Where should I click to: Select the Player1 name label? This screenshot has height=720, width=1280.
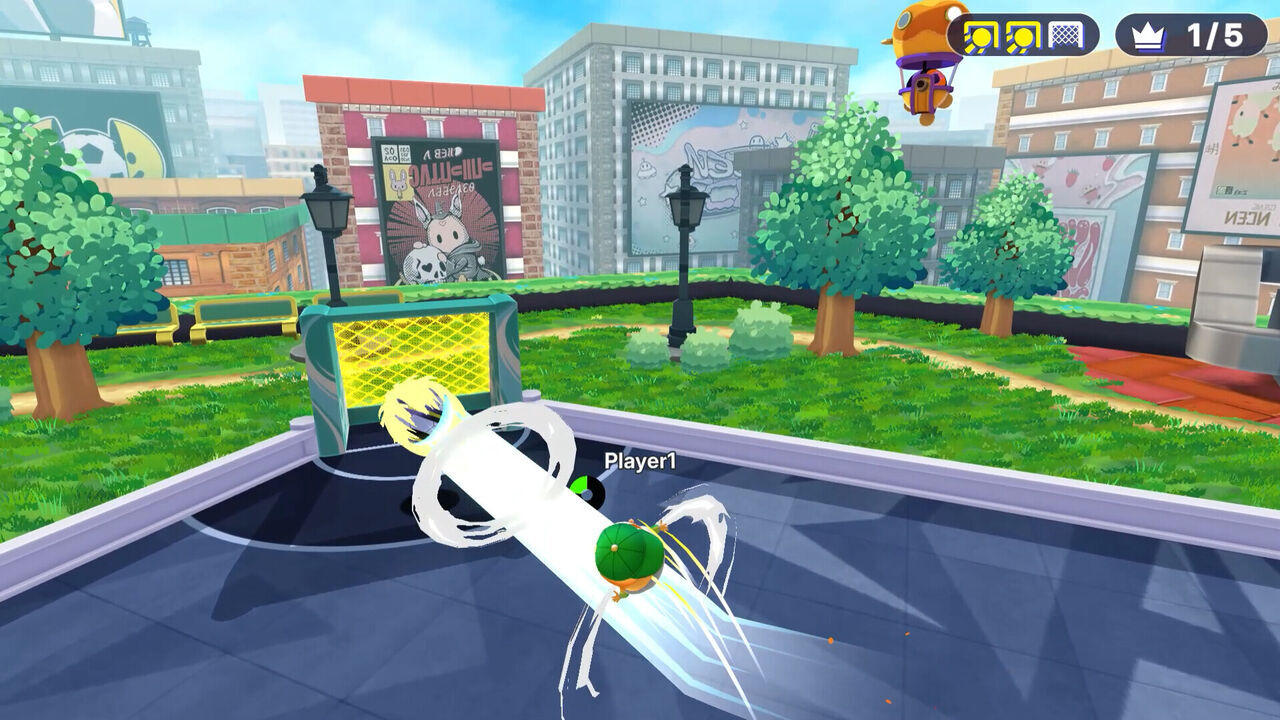(641, 461)
